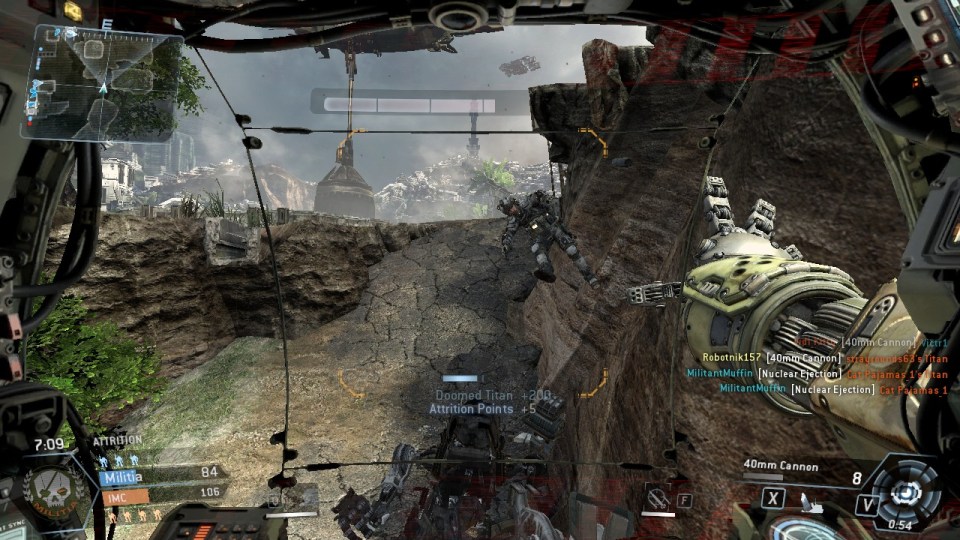Screen dimensions: 960x540
Task: Click the minimap radar display
Action: coord(107,82)
